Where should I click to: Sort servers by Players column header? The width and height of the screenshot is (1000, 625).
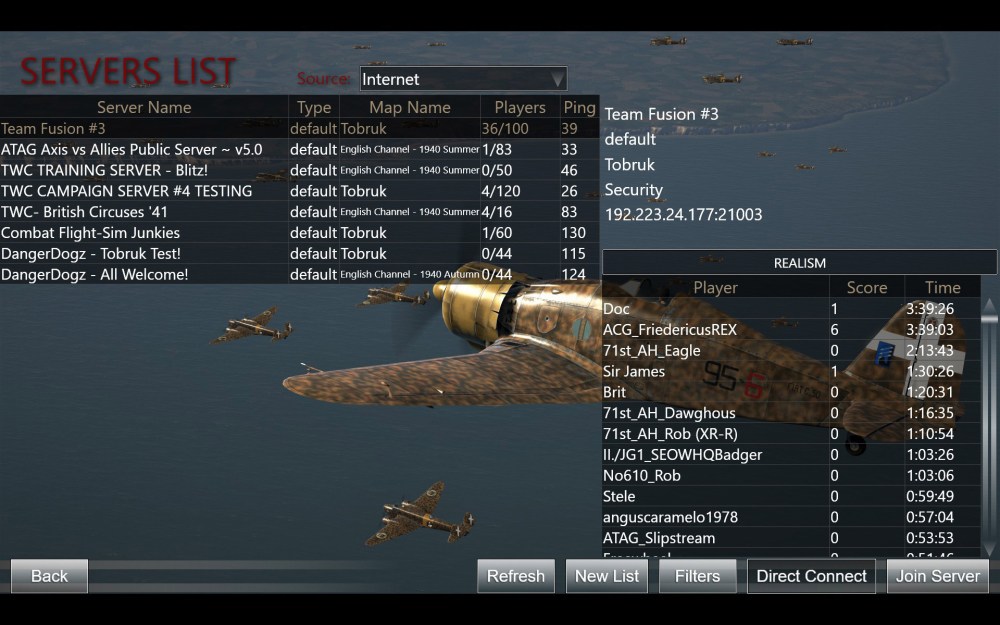520,107
